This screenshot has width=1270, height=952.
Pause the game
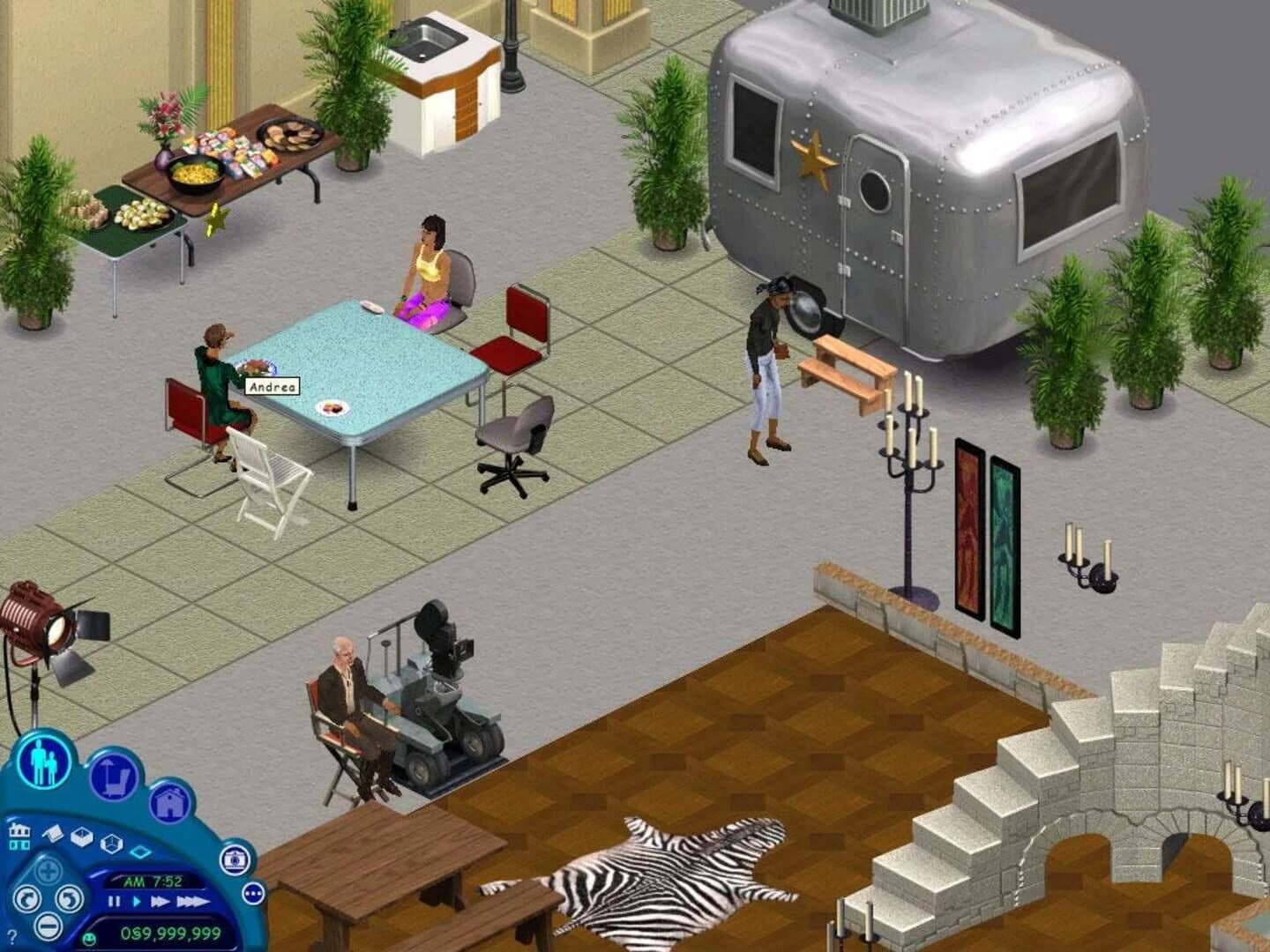coord(115,903)
